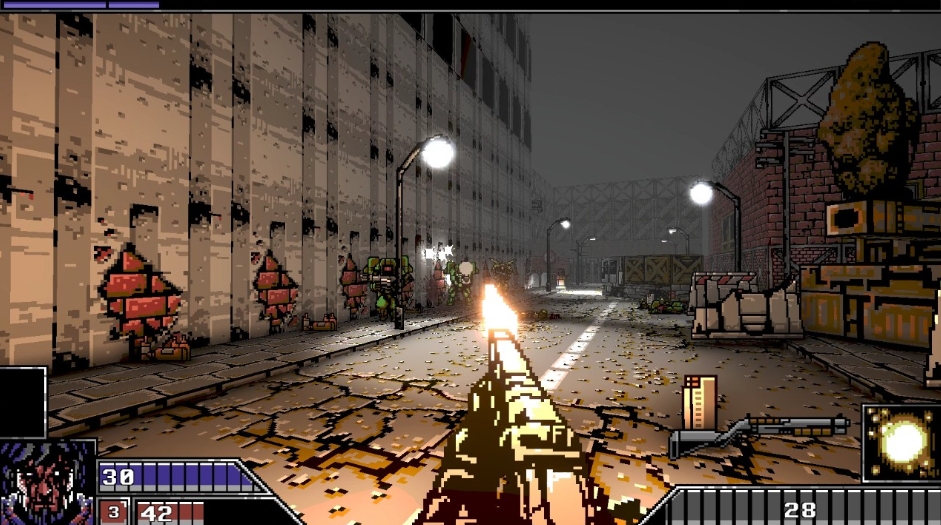This screenshot has width=941, height=525.
Task: Click the shotgun shell ammo icon
Action: coord(700,400)
